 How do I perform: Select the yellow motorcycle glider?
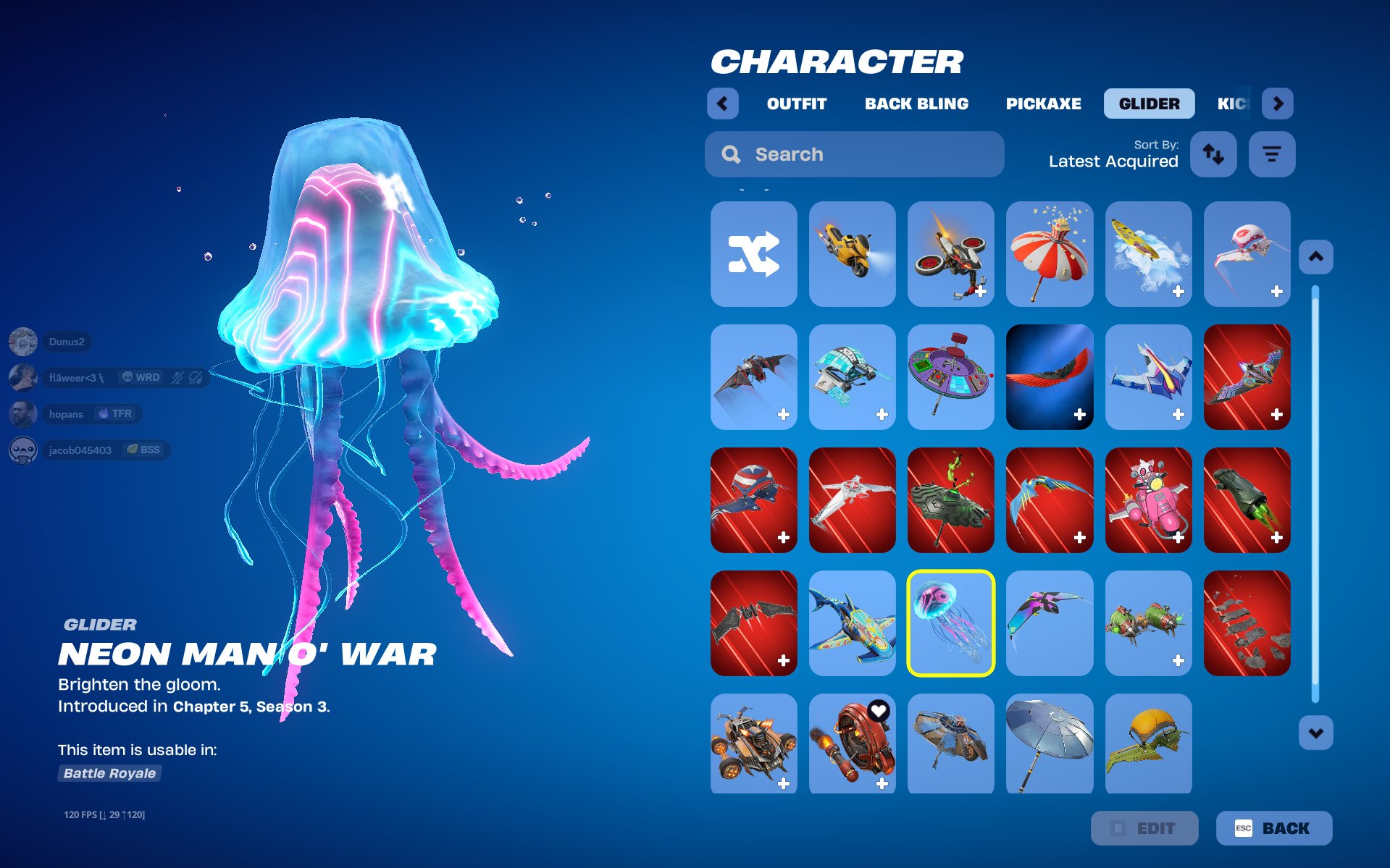coord(852,254)
